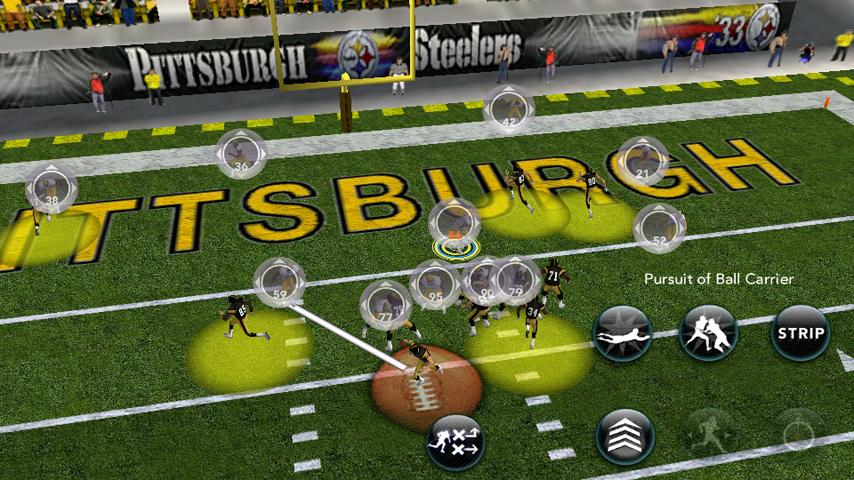Activate the diving tackle button
This screenshot has height=480, width=854.
[623, 333]
